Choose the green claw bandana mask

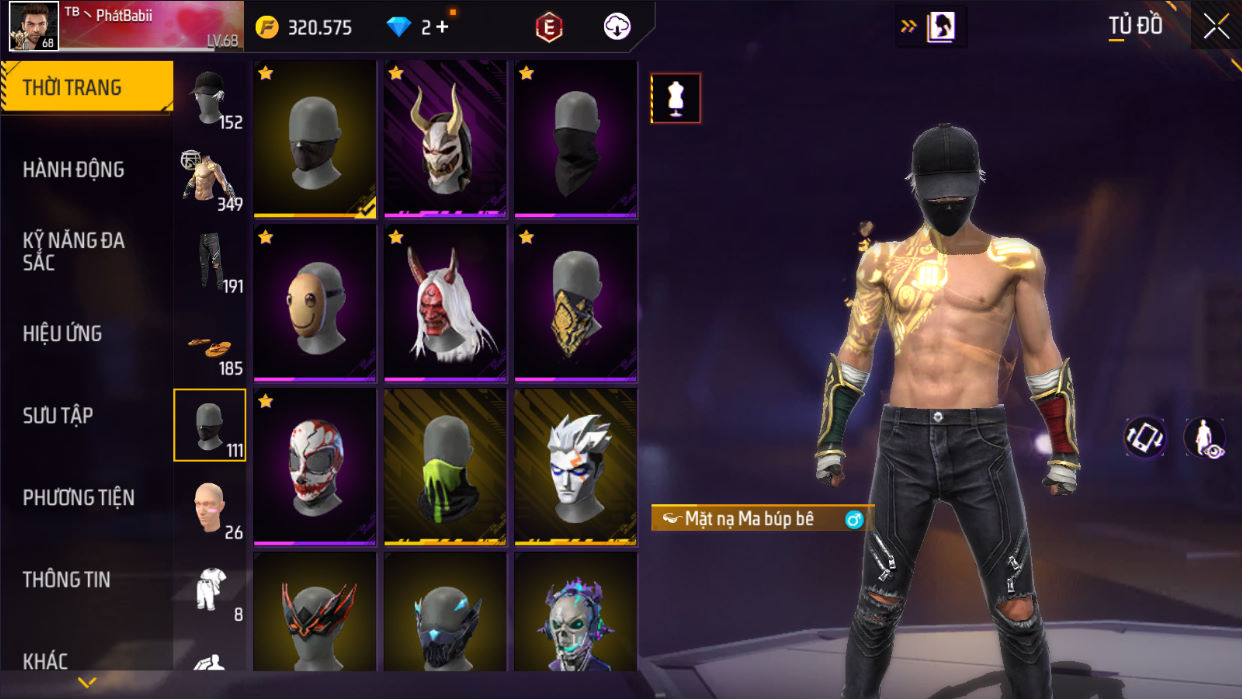click(x=445, y=467)
